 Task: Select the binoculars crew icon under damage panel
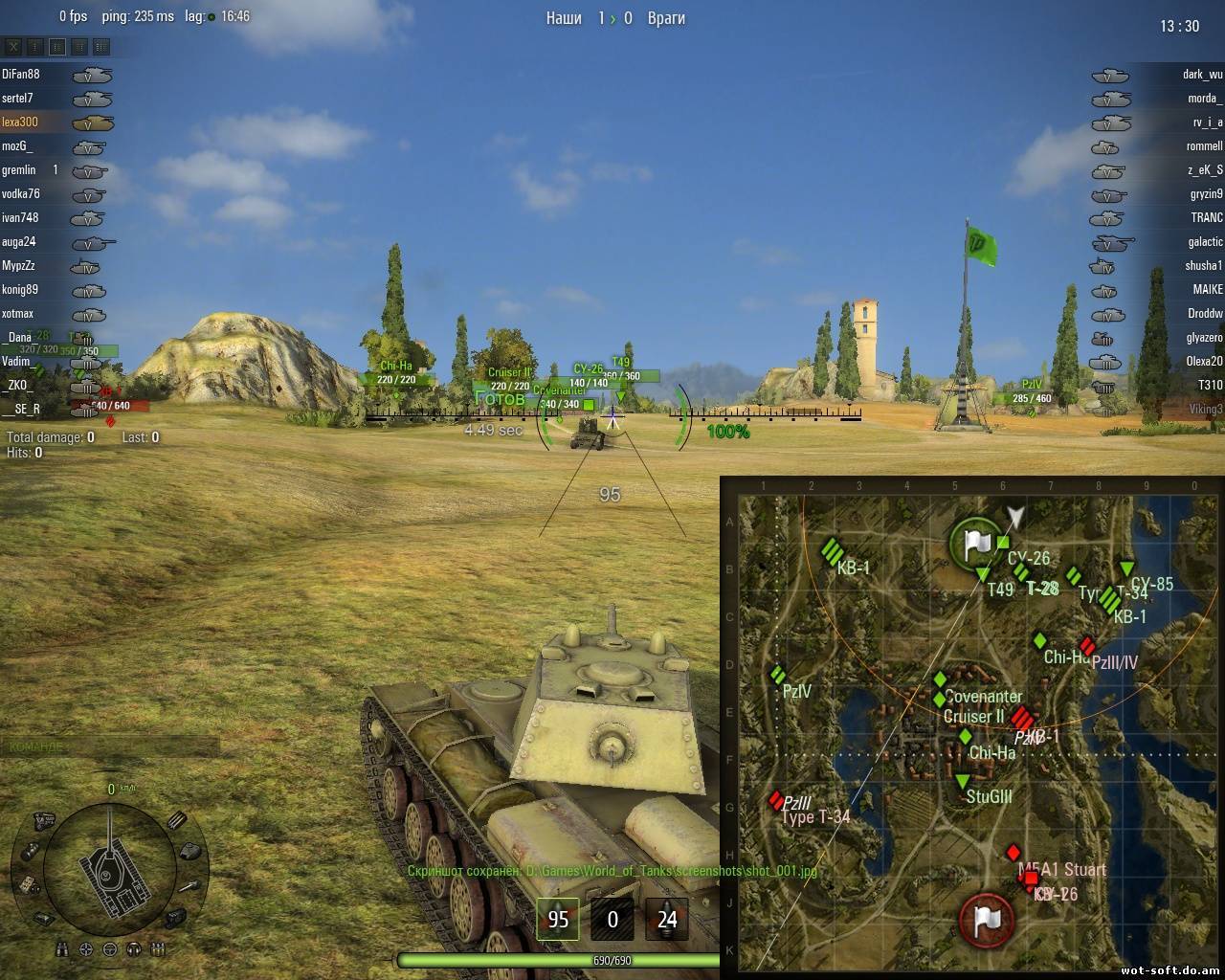63,949
